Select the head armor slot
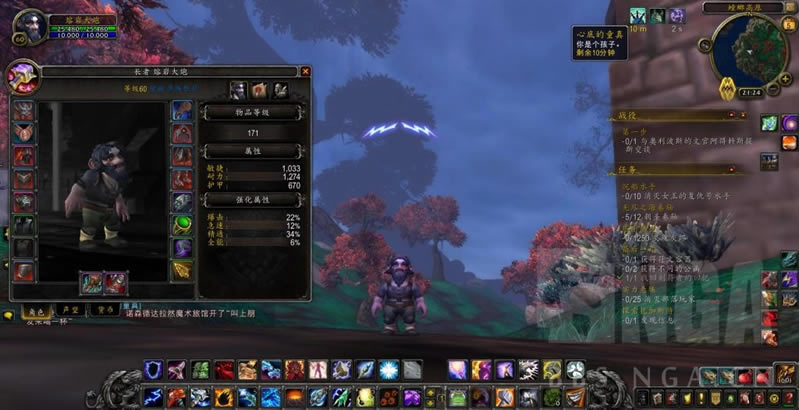Image resolution: width=799 pixels, height=410 pixels. click(x=22, y=110)
